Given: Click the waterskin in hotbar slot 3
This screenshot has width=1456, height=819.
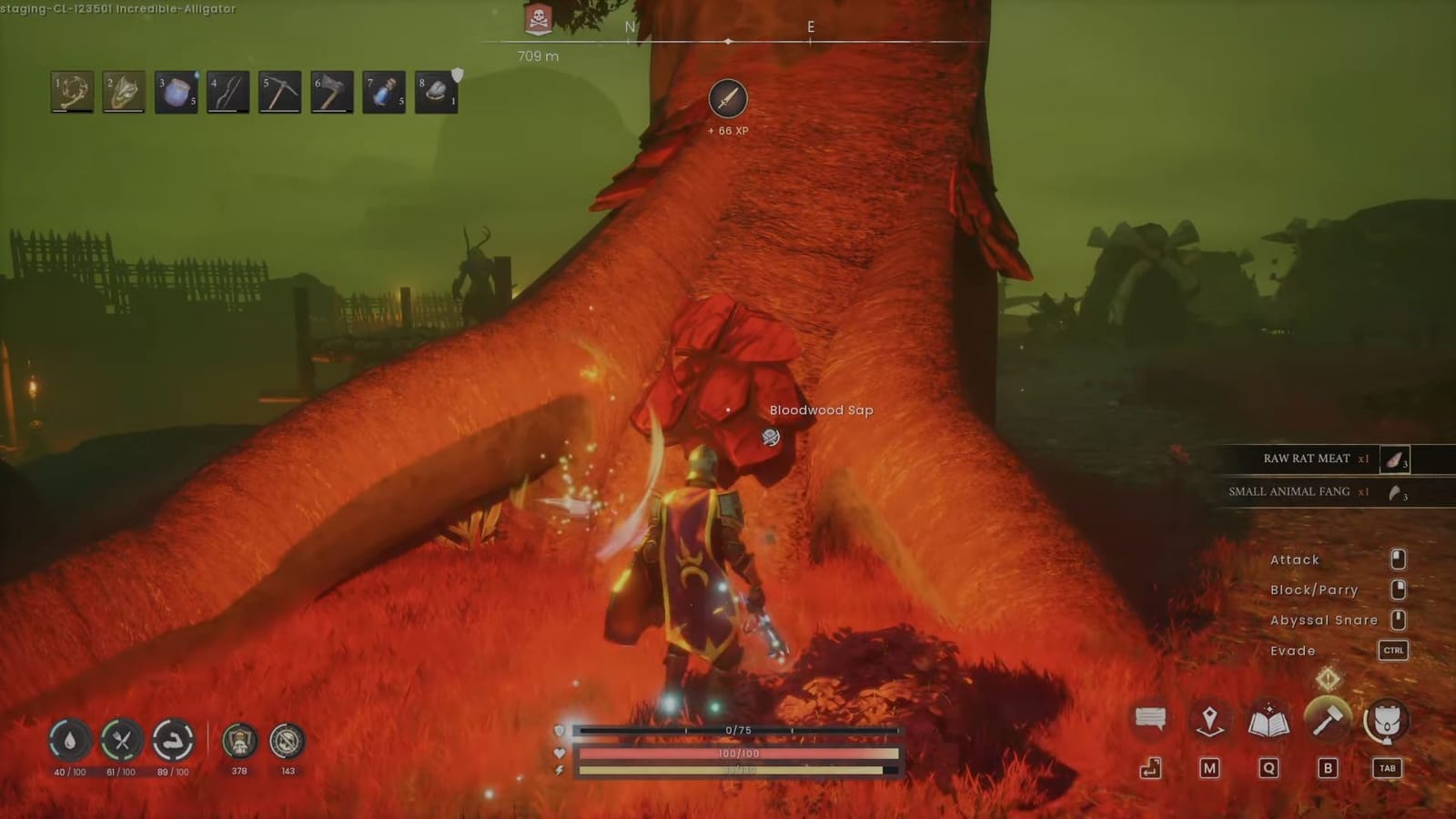Looking at the screenshot, I should pyautogui.click(x=176, y=91).
